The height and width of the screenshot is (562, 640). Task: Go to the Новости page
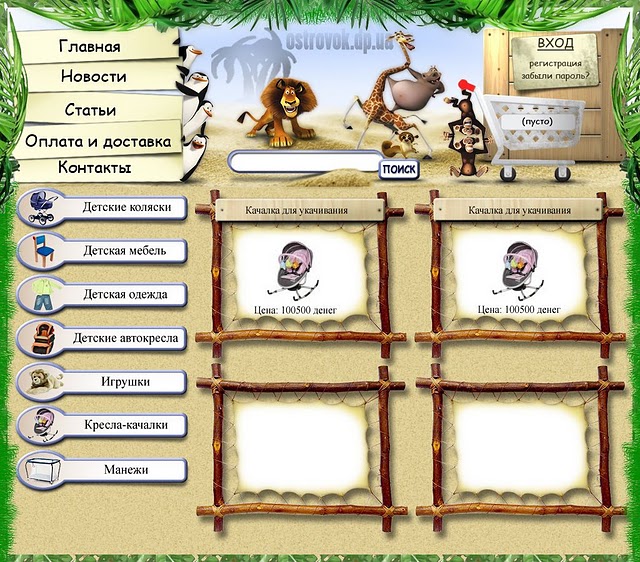pyautogui.click(x=93, y=77)
